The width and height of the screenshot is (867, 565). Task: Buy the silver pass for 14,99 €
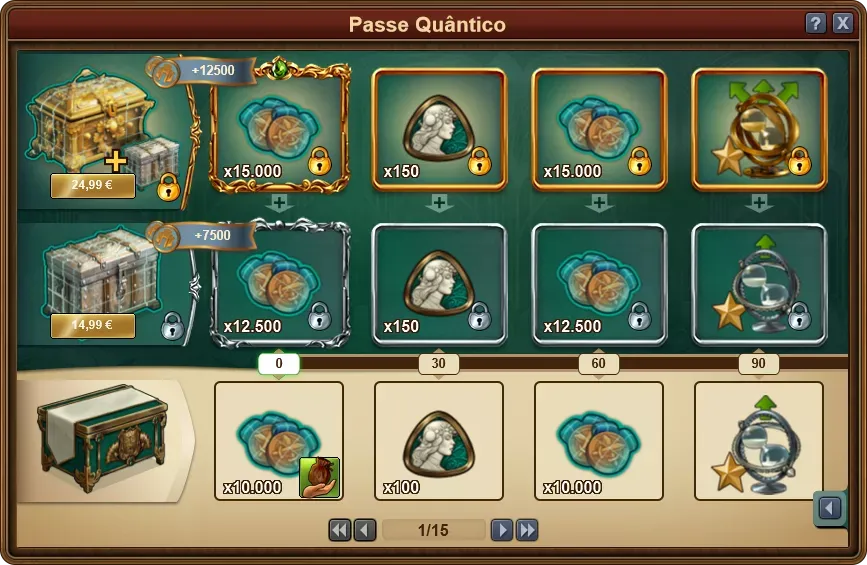tap(93, 326)
